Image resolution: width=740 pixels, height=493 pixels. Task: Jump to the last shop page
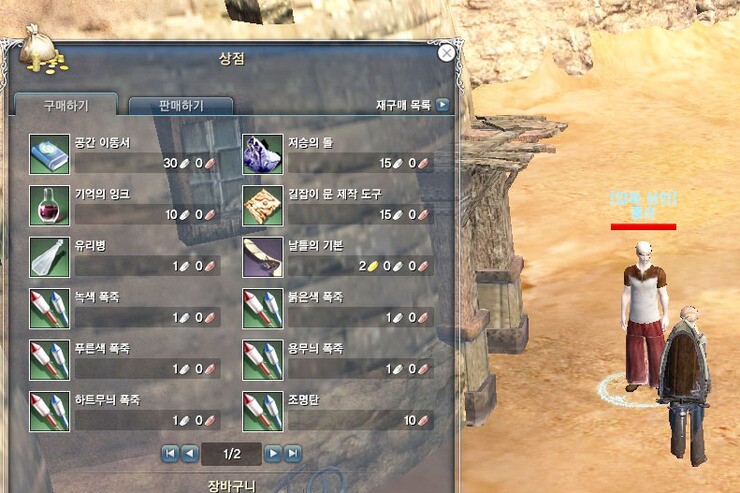click(x=292, y=454)
